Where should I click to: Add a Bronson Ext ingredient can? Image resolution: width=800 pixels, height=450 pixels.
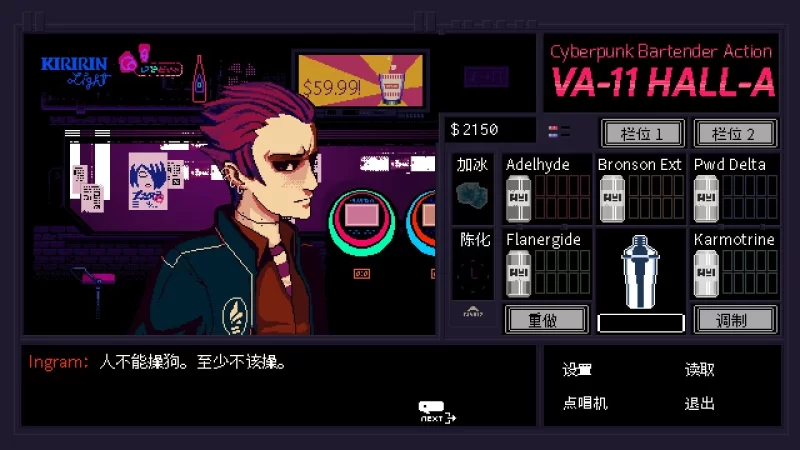click(x=610, y=199)
